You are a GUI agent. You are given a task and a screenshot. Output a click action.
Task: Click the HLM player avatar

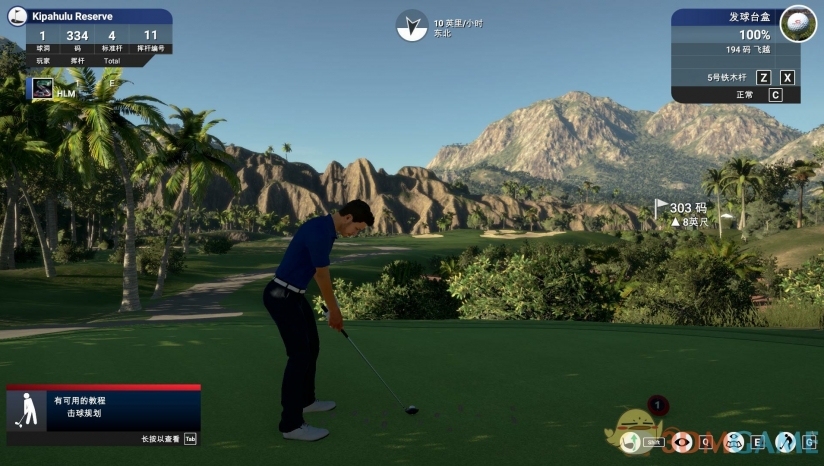pyautogui.click(x=42, y=89)
